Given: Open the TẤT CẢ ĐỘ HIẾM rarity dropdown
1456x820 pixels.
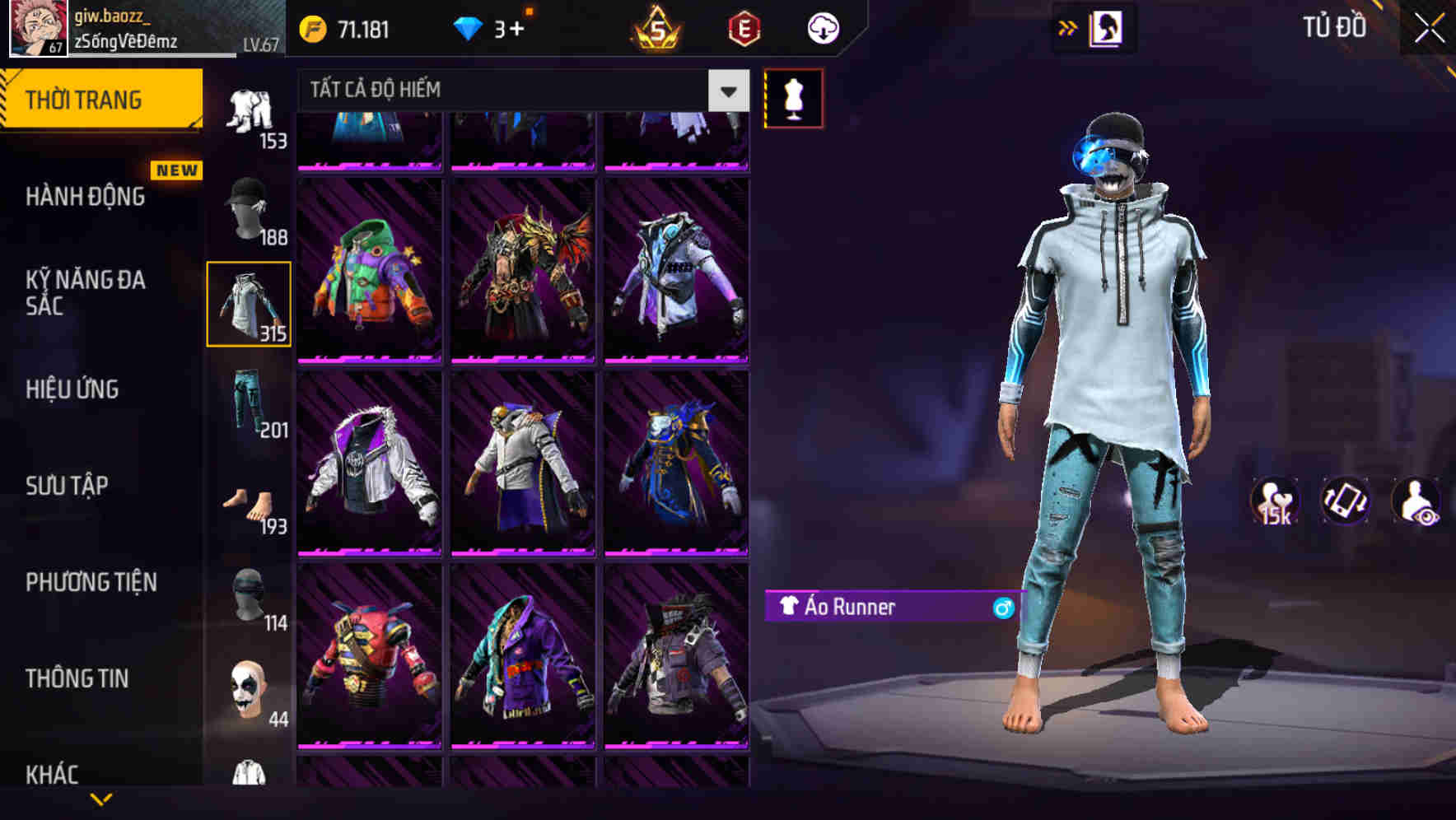Looking at the screenshot, I should point(519,91).
